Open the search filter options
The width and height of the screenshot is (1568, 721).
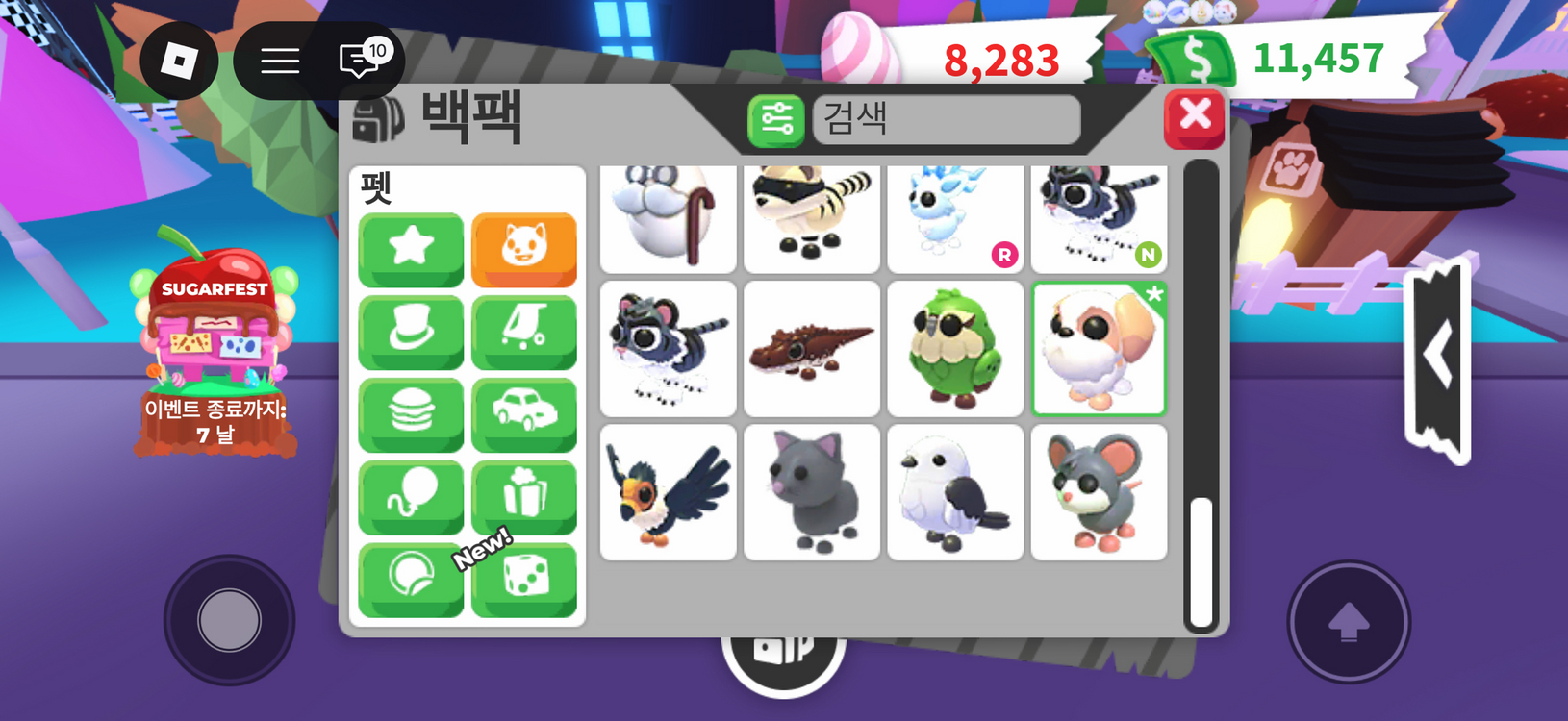click(x=775, y=121)
